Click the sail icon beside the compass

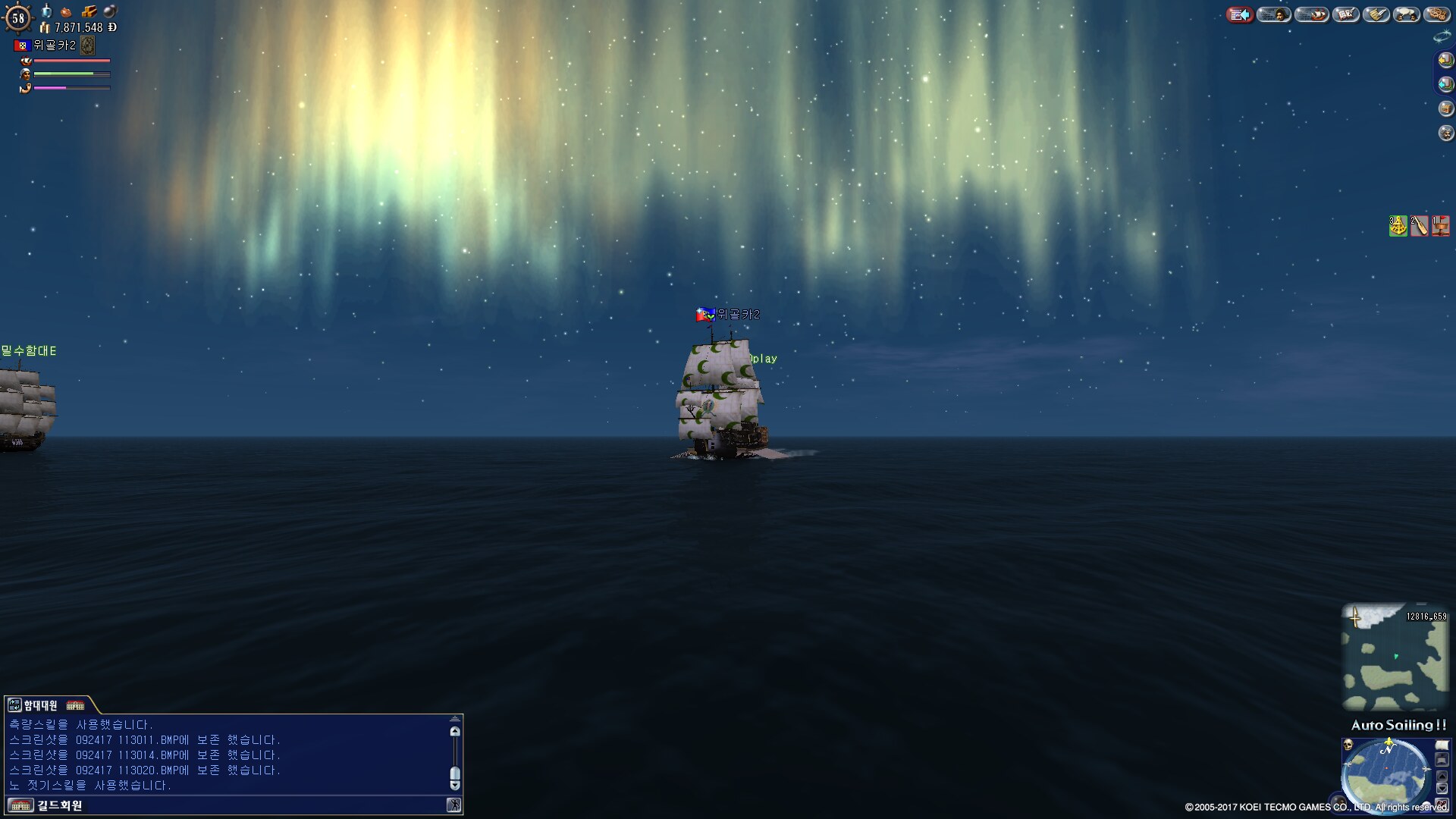pos(1442,745)
